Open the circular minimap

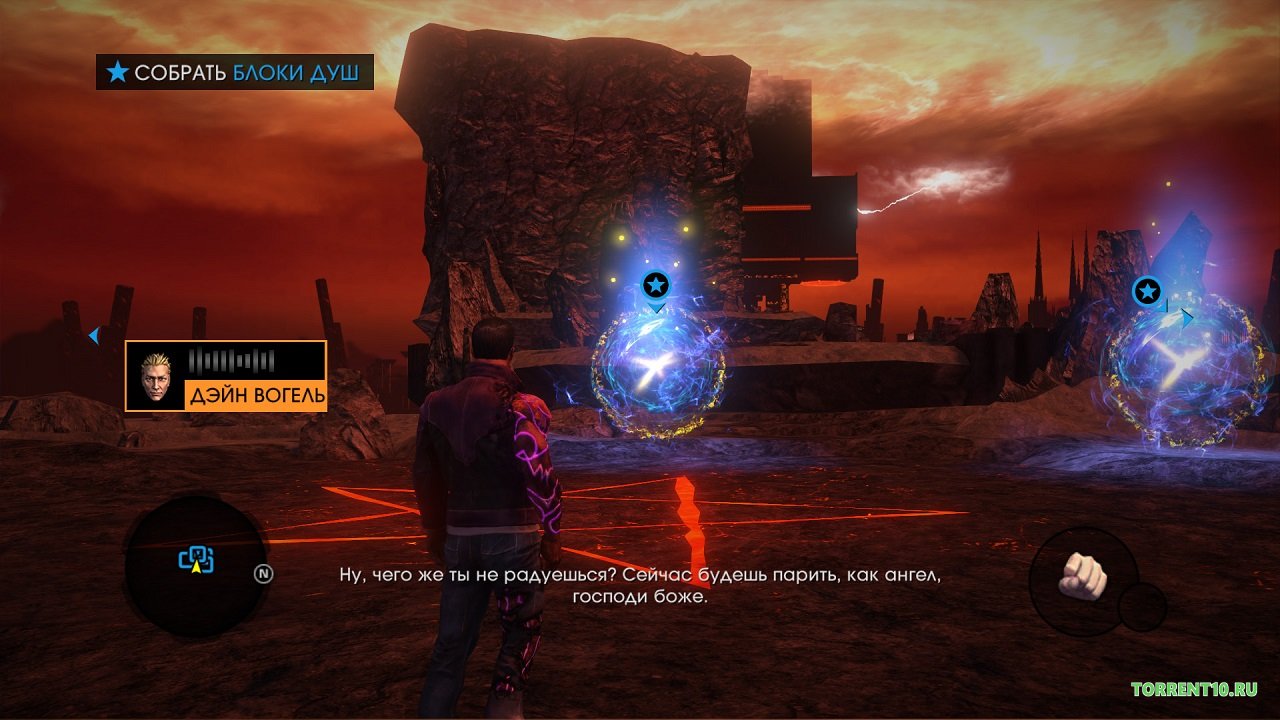[x=195, y=567]
